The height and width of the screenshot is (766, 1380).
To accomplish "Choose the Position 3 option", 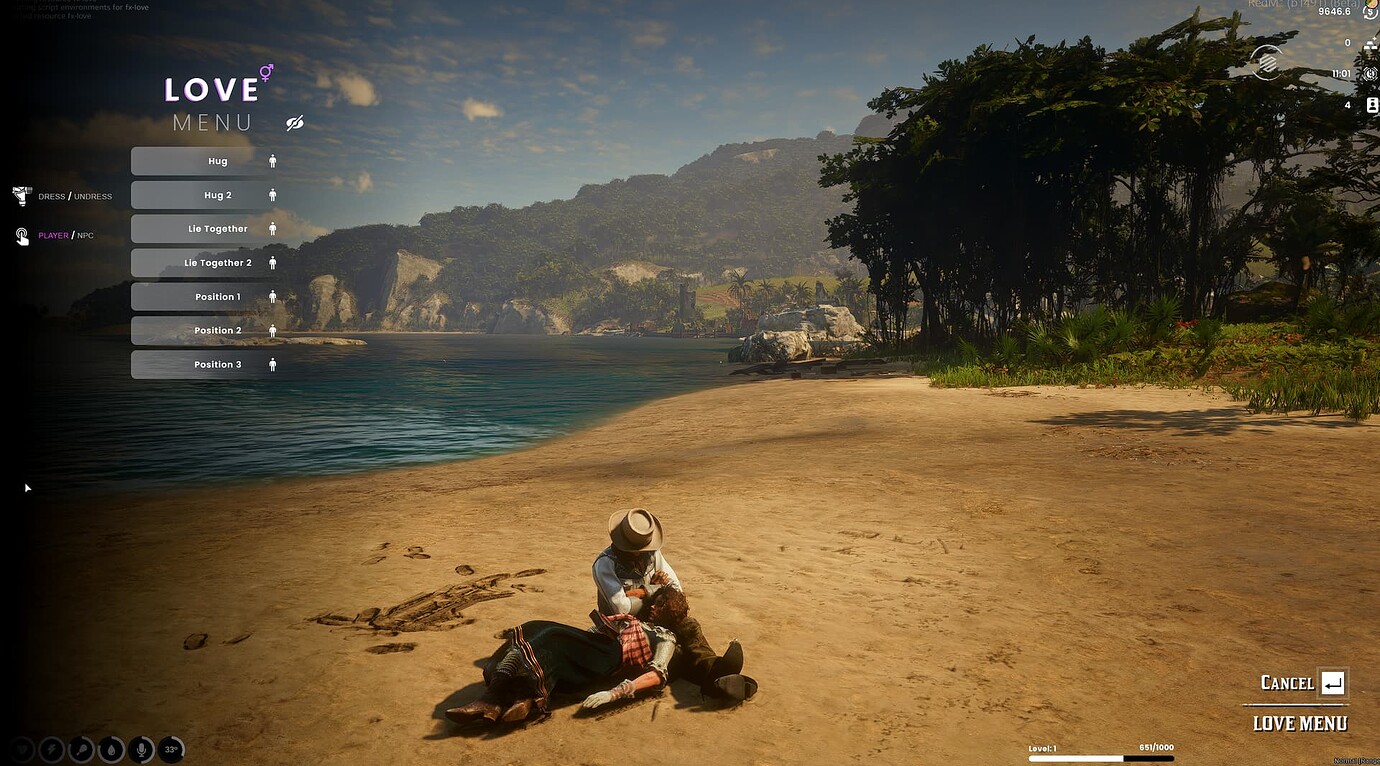I will coord(206,365).
